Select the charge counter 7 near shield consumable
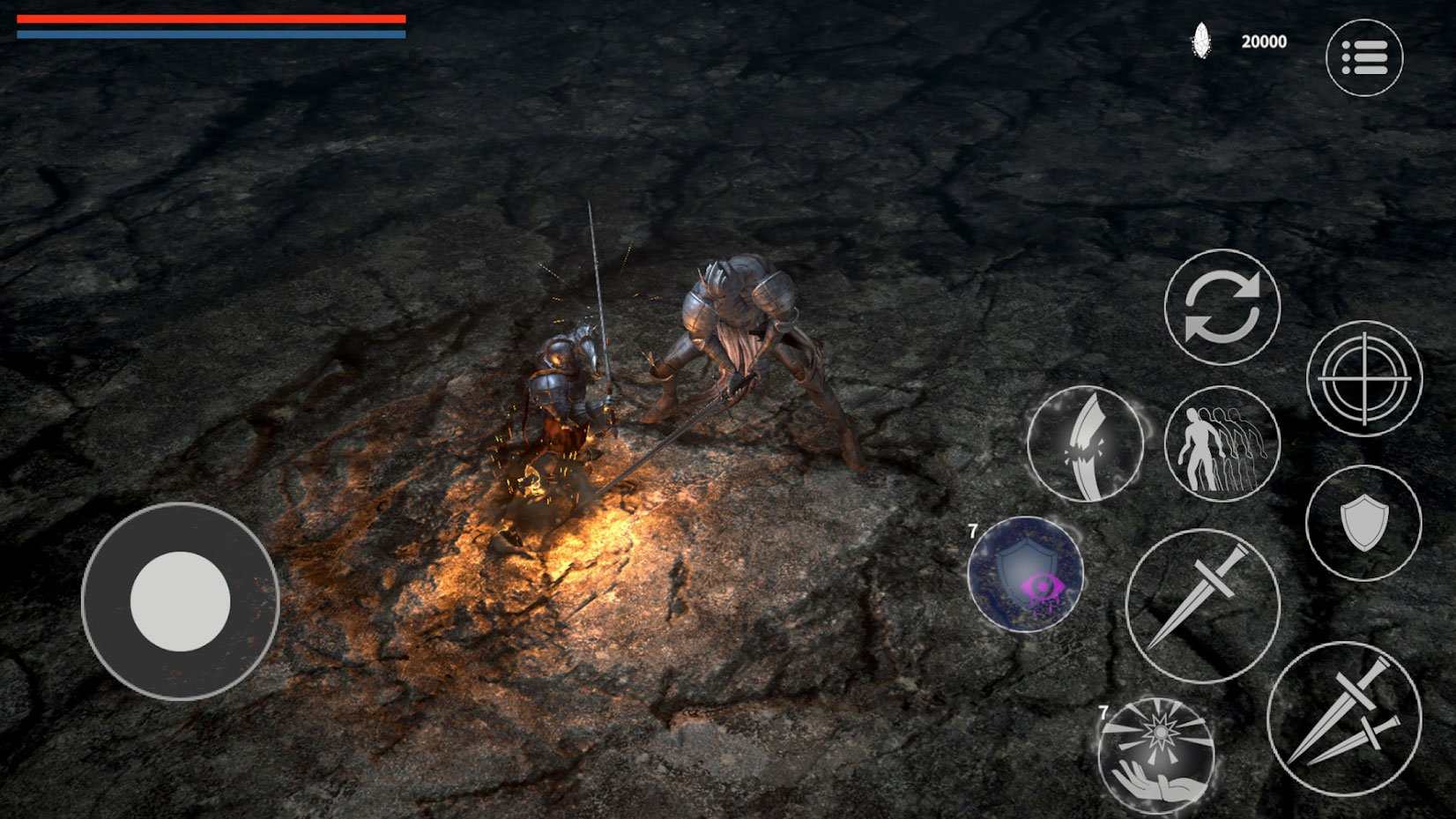Image resolution: width=1456 pixels, height=819 pixels. click(972, 530)
